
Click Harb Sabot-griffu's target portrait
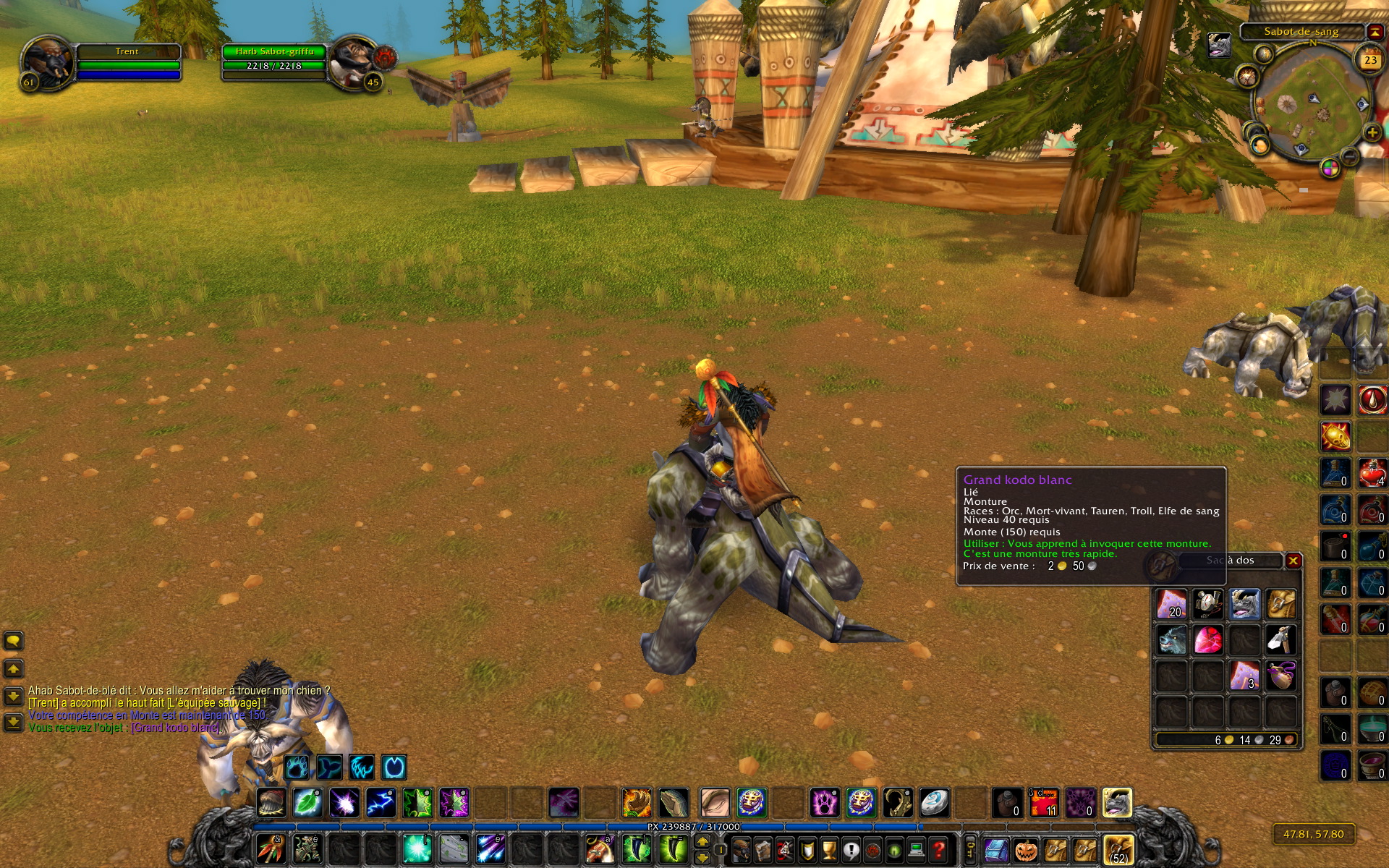(354, 62)
